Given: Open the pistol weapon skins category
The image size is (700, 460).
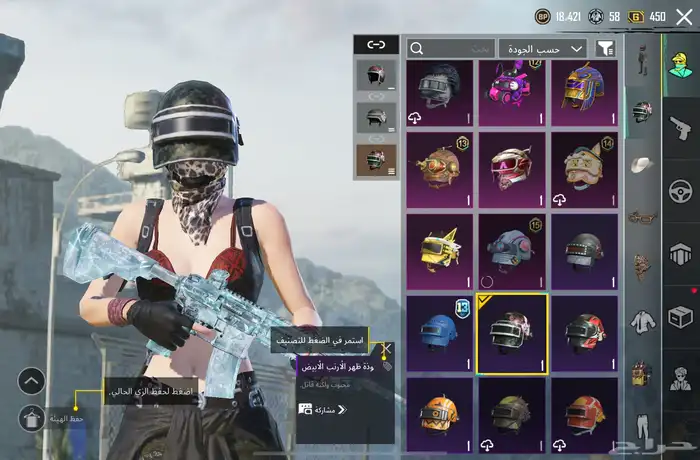Looking at the screenshot, I should 681,127.
